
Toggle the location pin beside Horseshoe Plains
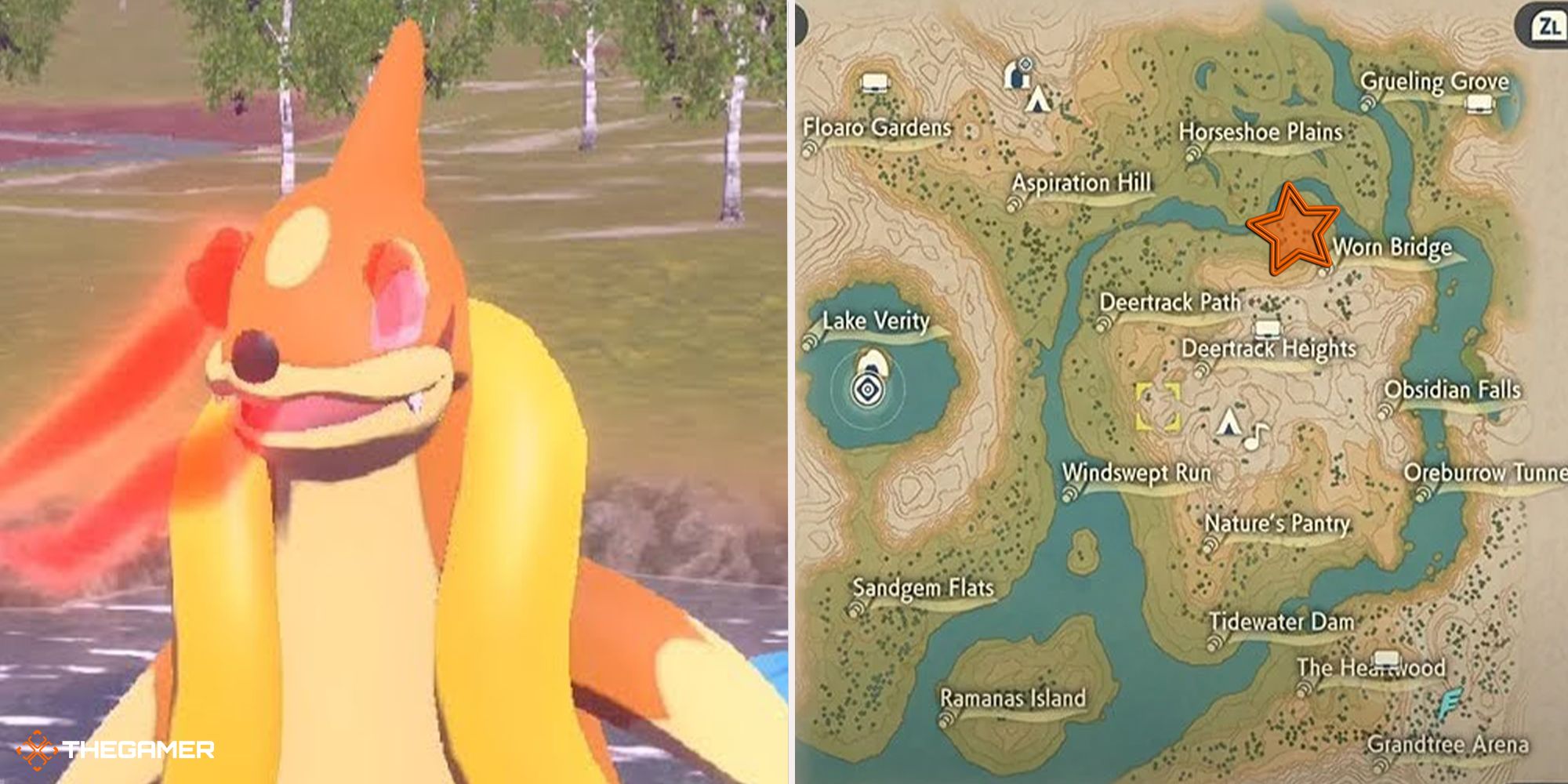coord(1193,154)
